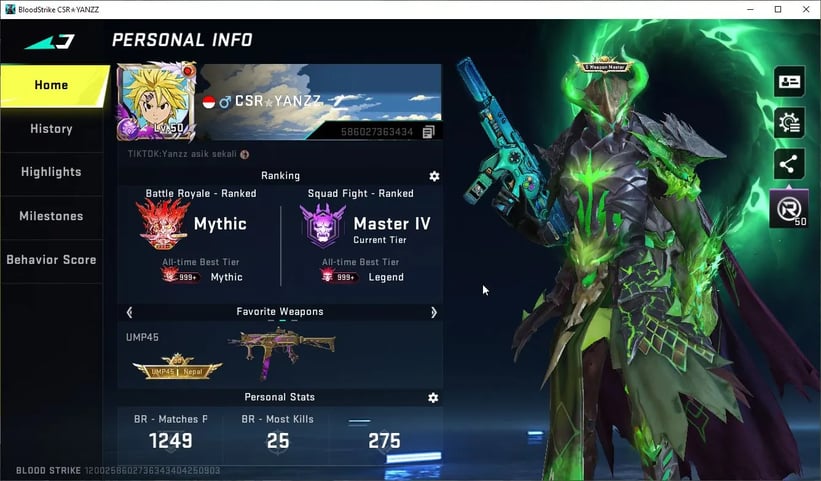Open the ID card icon button
The width and height of the screenshot is (821, 481).
click(790, 82)
